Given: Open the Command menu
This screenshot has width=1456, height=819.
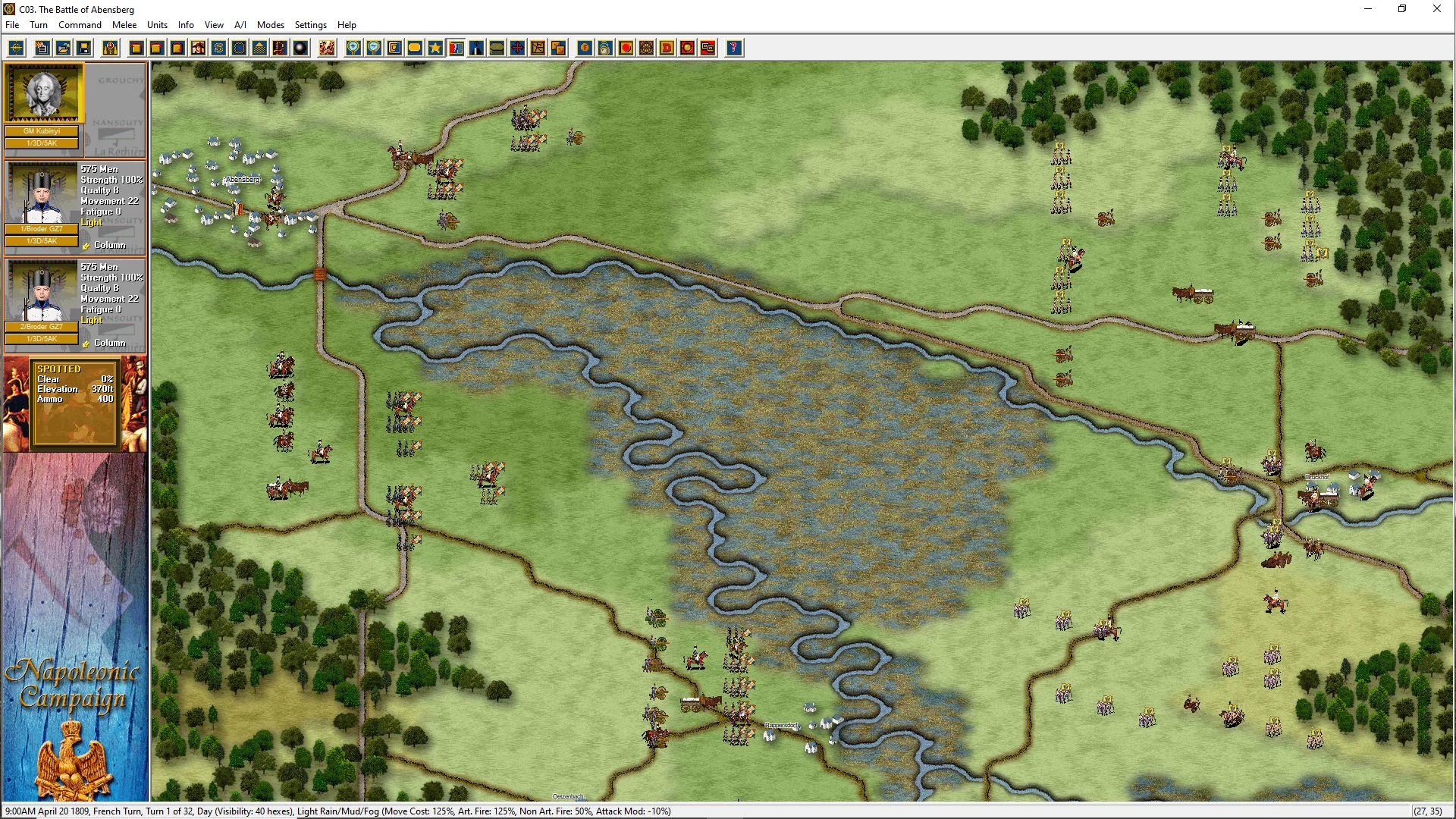Looking at the screenshot, I should point(80,25).
